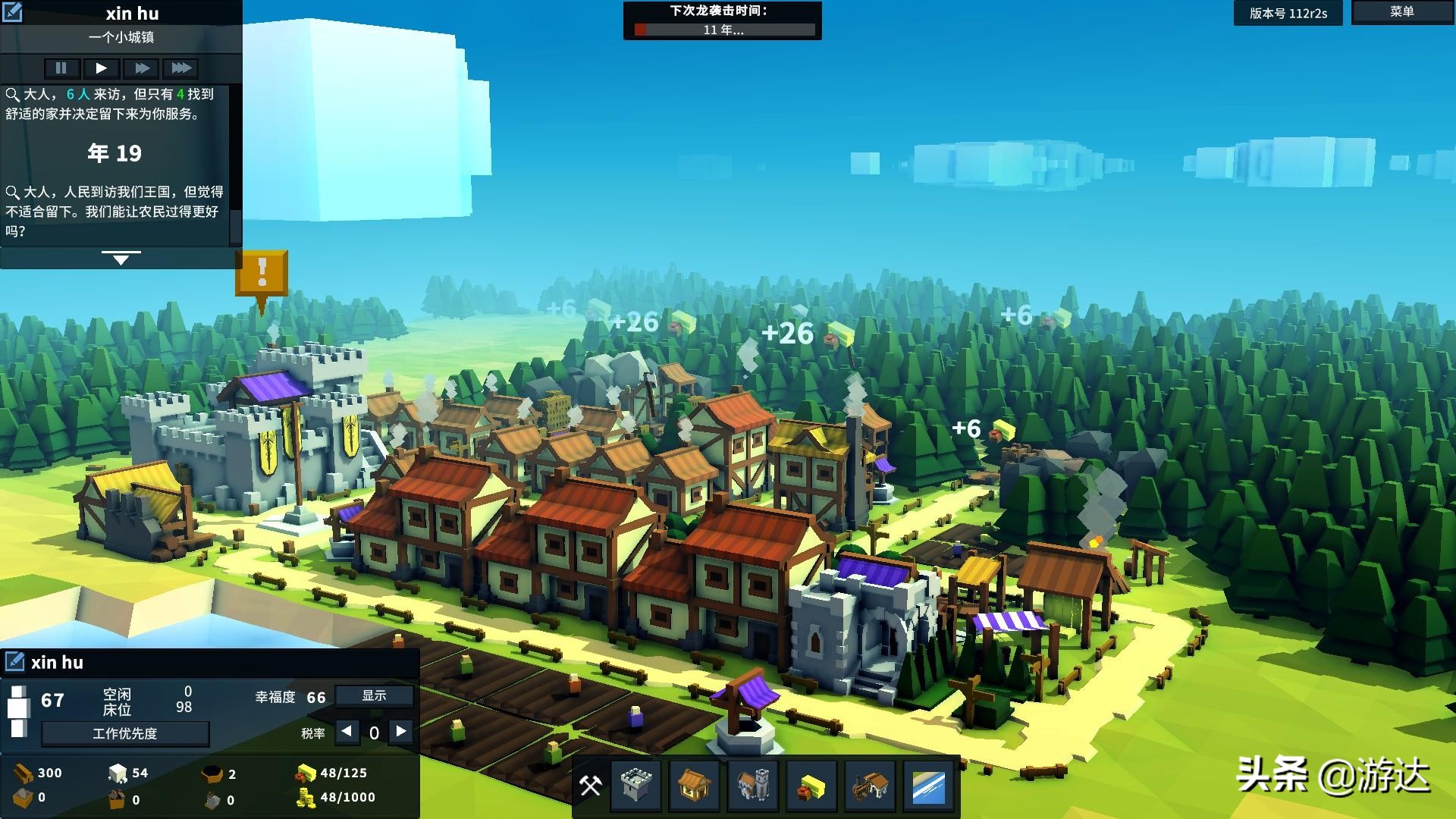
Task: Click the edit pencil above the event log
Action: 12,12
